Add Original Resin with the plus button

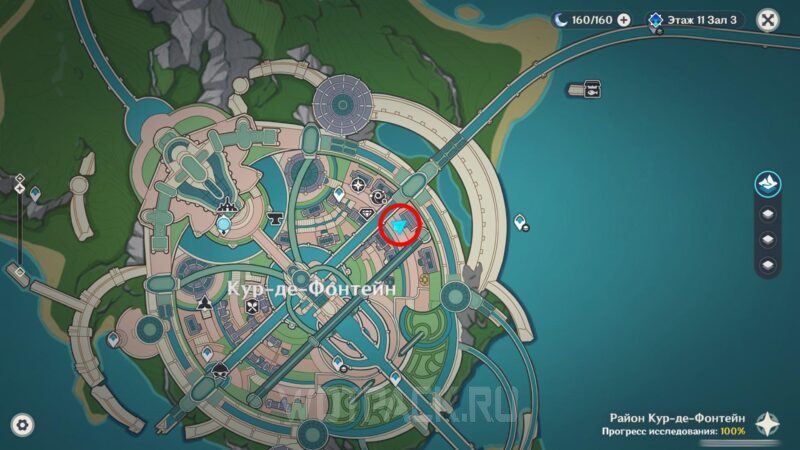click(624, 19)
